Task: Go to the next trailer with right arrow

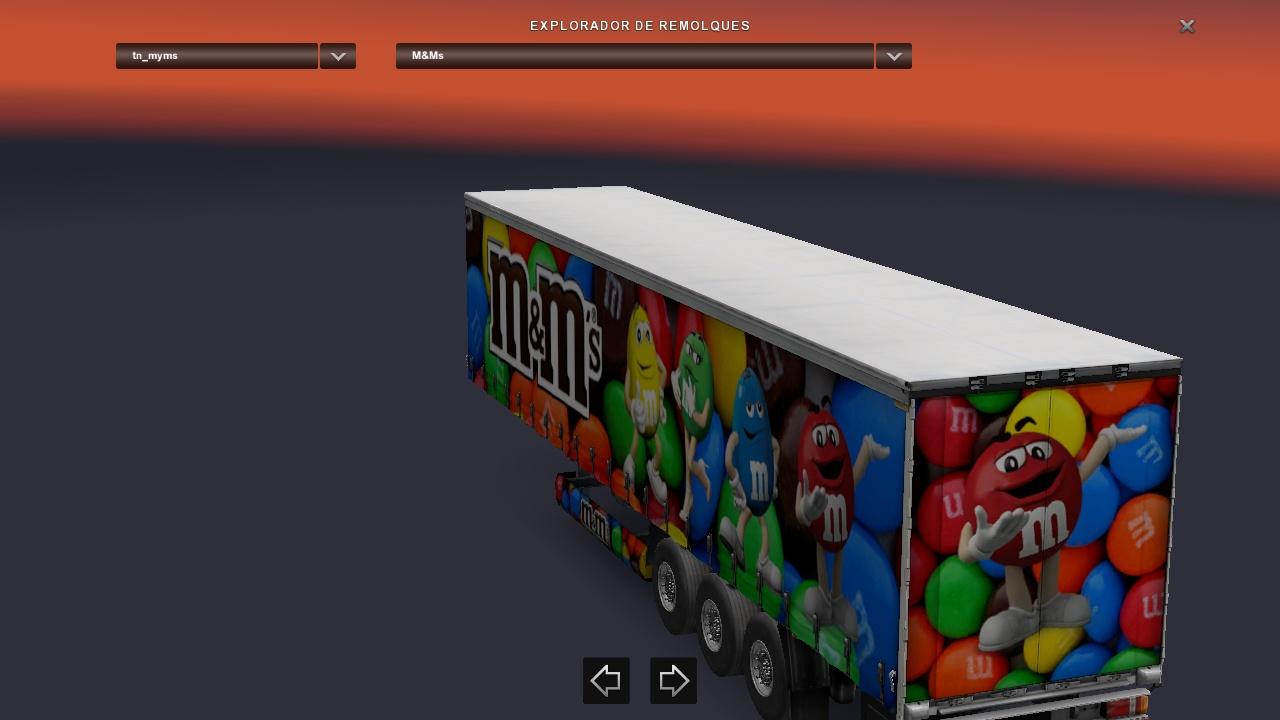Action: 673,681
